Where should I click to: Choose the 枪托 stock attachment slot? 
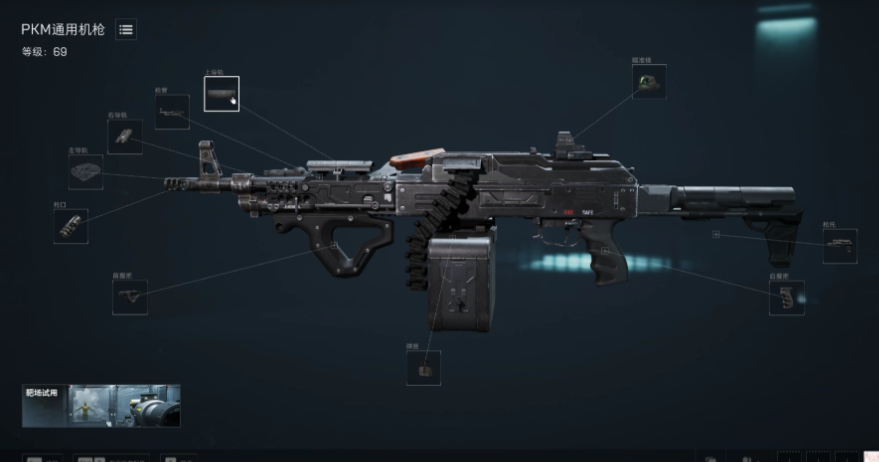coord(839,246)
